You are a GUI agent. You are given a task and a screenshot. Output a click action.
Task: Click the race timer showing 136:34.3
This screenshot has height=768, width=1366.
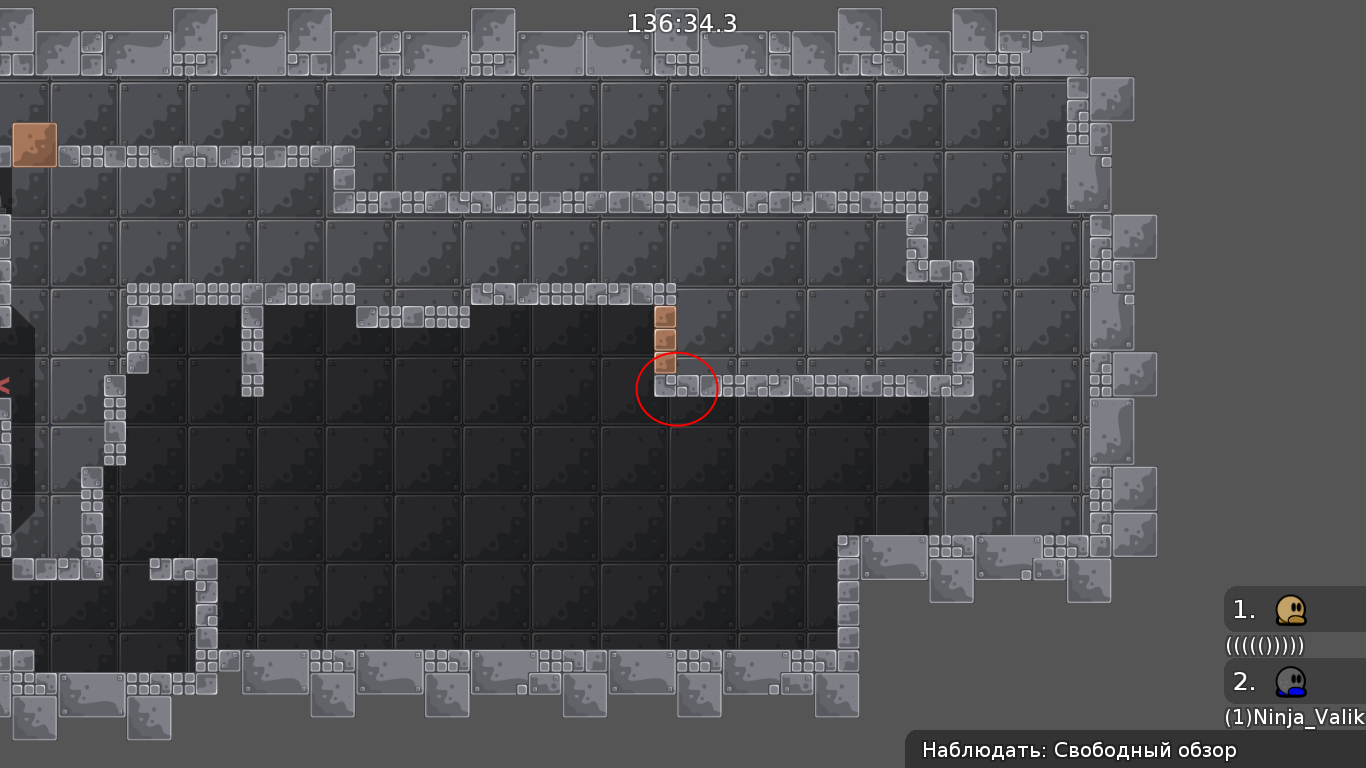(x=681, y=23)
